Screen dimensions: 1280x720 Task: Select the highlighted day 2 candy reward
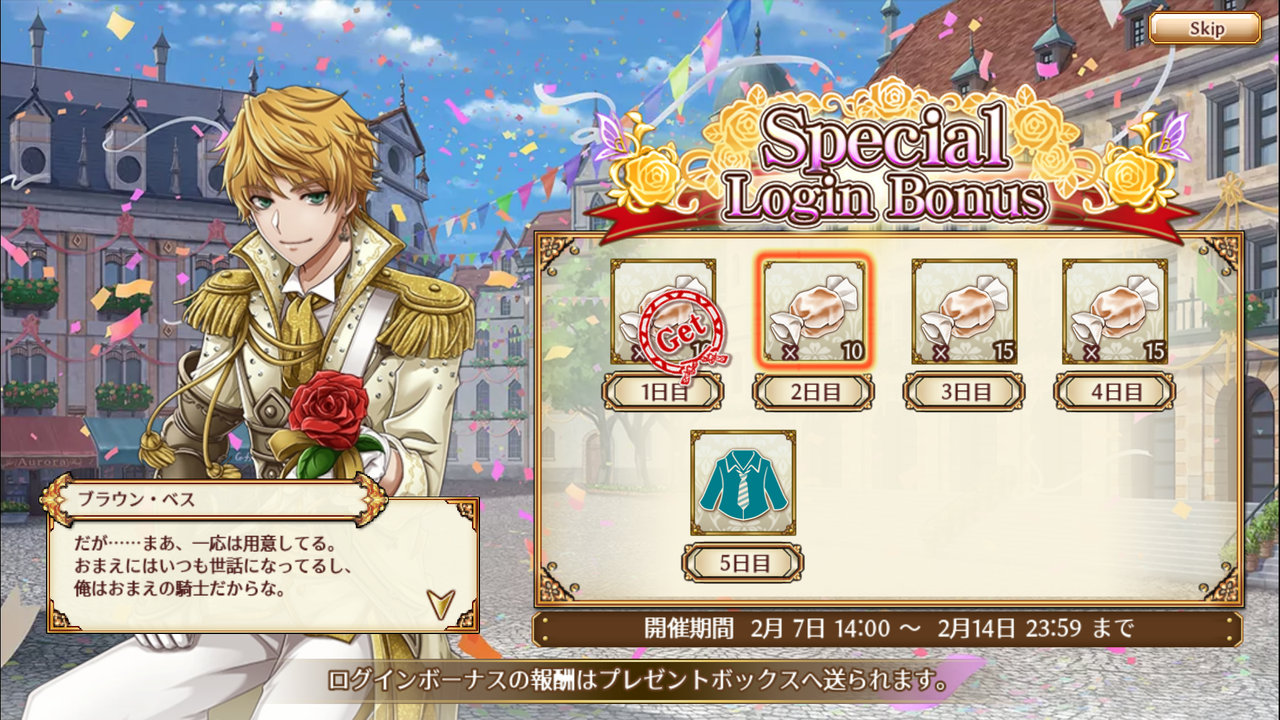click(x=814, y=312)
